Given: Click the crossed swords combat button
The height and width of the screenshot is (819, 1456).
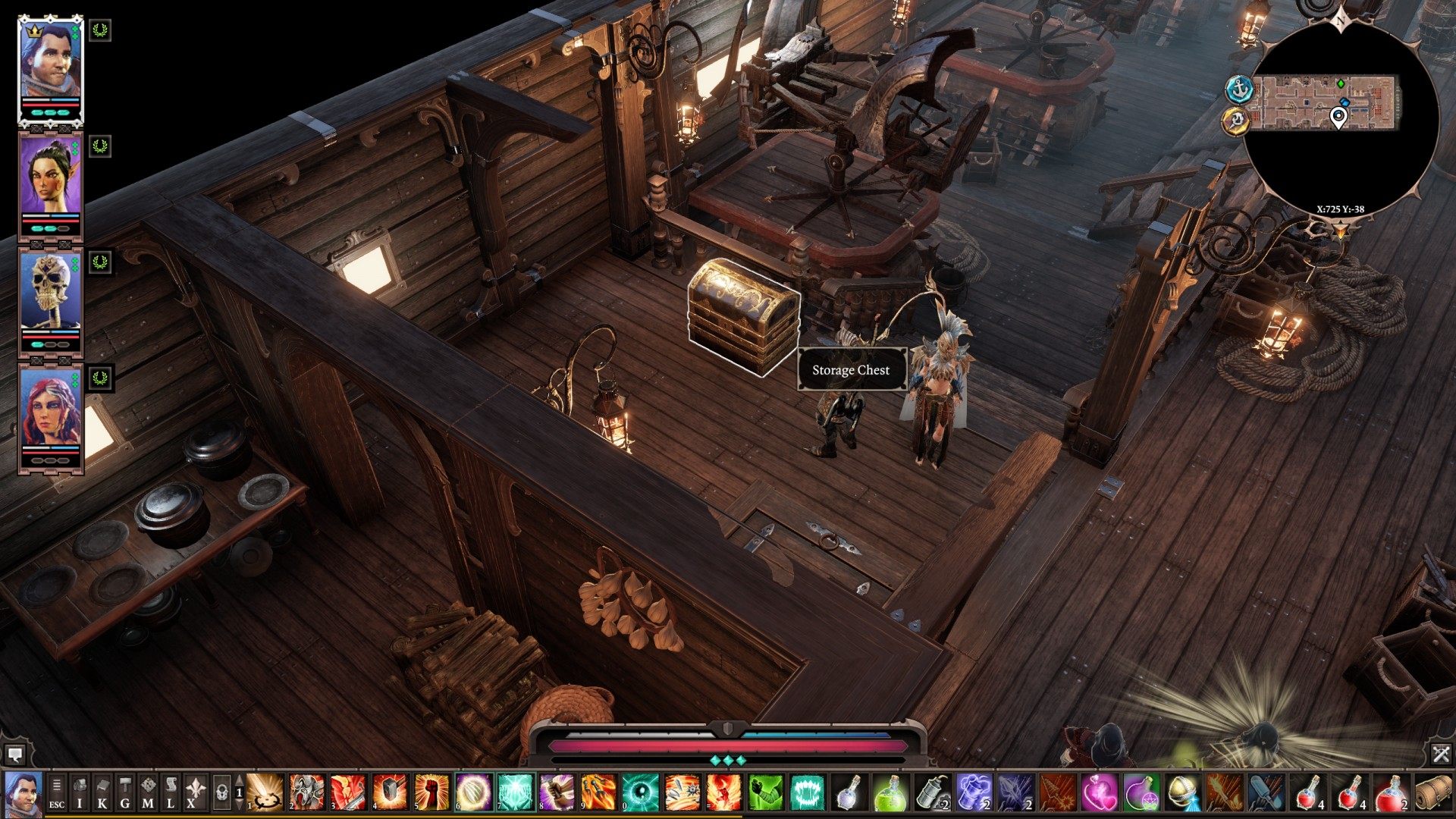Looking at the screenshot, I should click(x=1441, y=754).
